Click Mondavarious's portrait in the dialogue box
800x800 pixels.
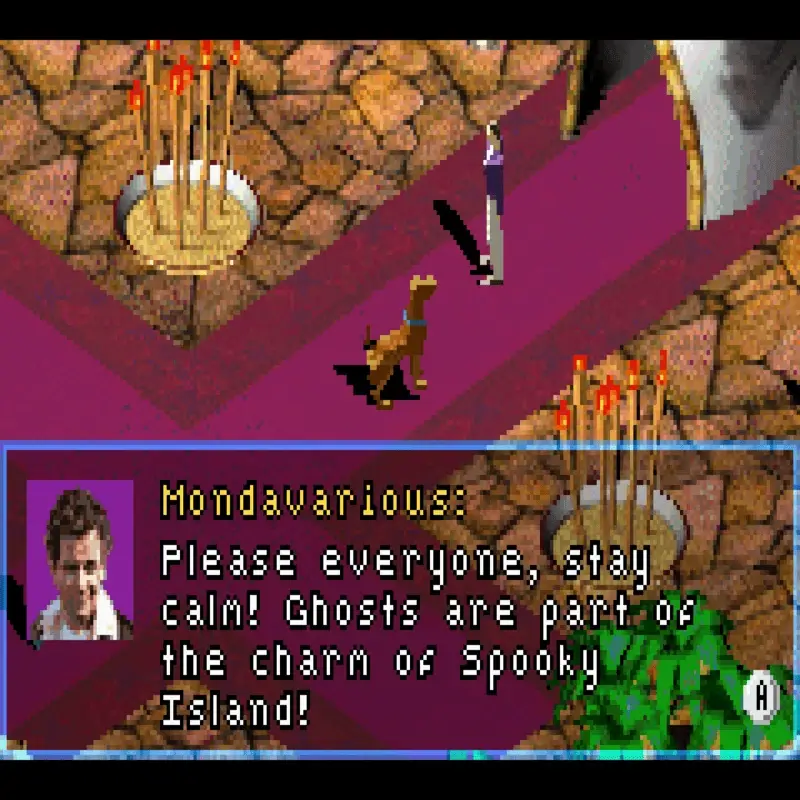(x=80, y=560)
